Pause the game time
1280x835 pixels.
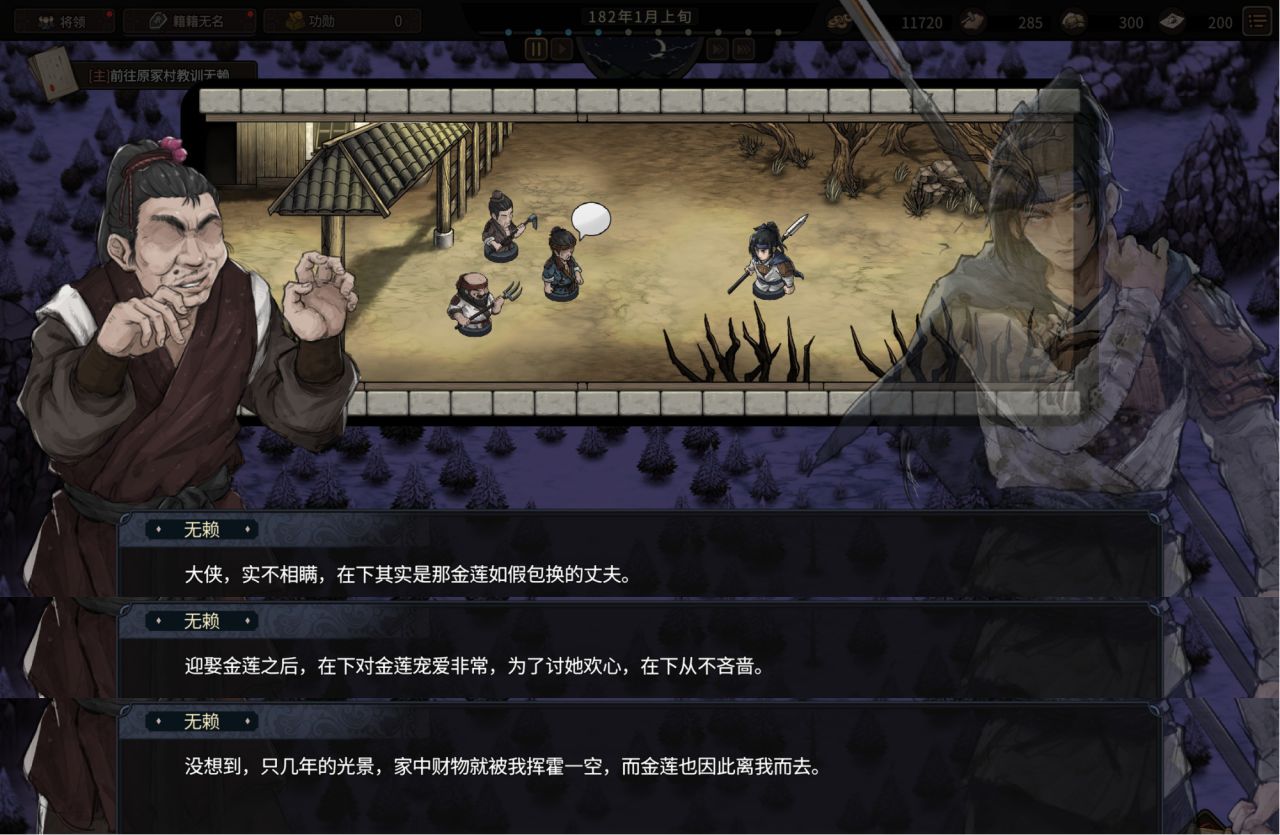click(x=537, y=48)
